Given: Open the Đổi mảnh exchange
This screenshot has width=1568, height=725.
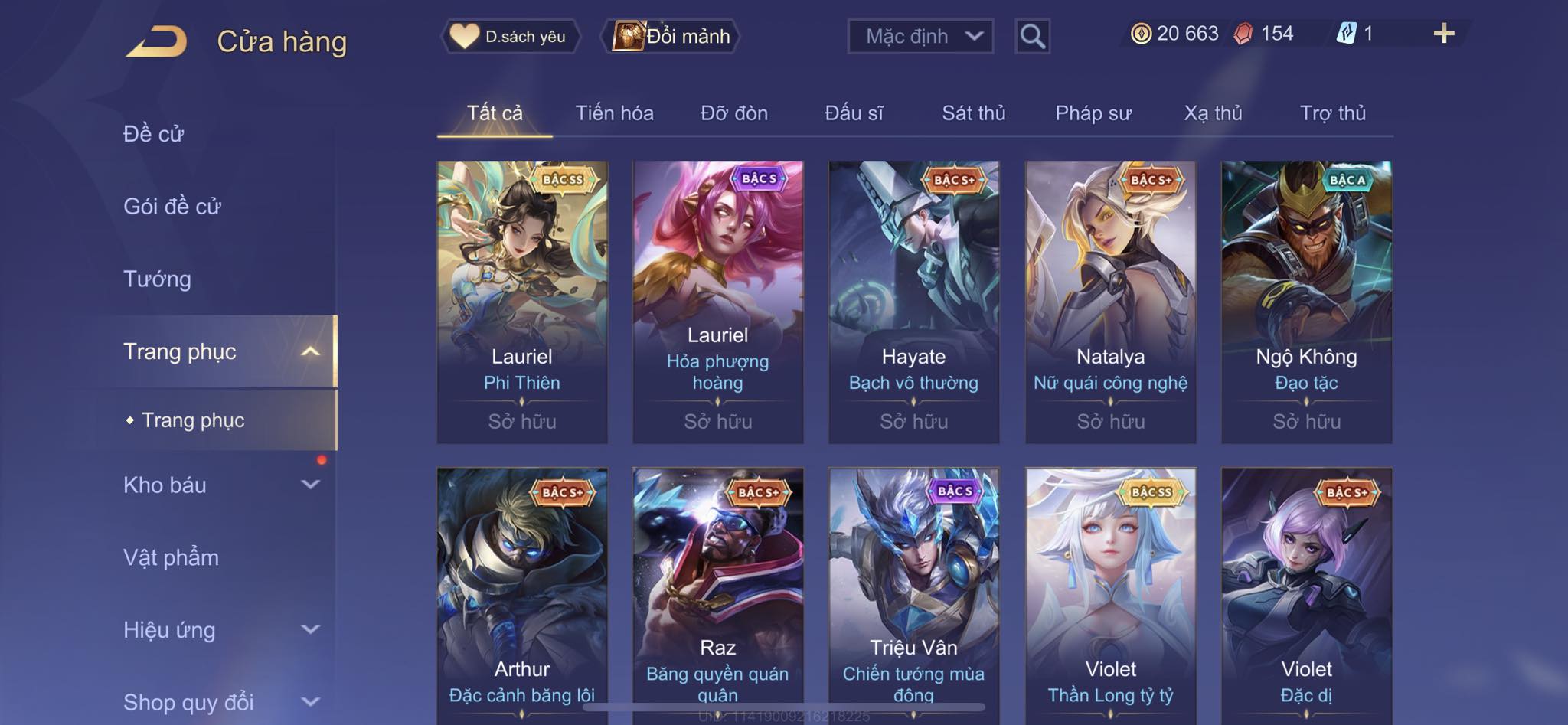Looking at the screenshot, I should point(672,36).
